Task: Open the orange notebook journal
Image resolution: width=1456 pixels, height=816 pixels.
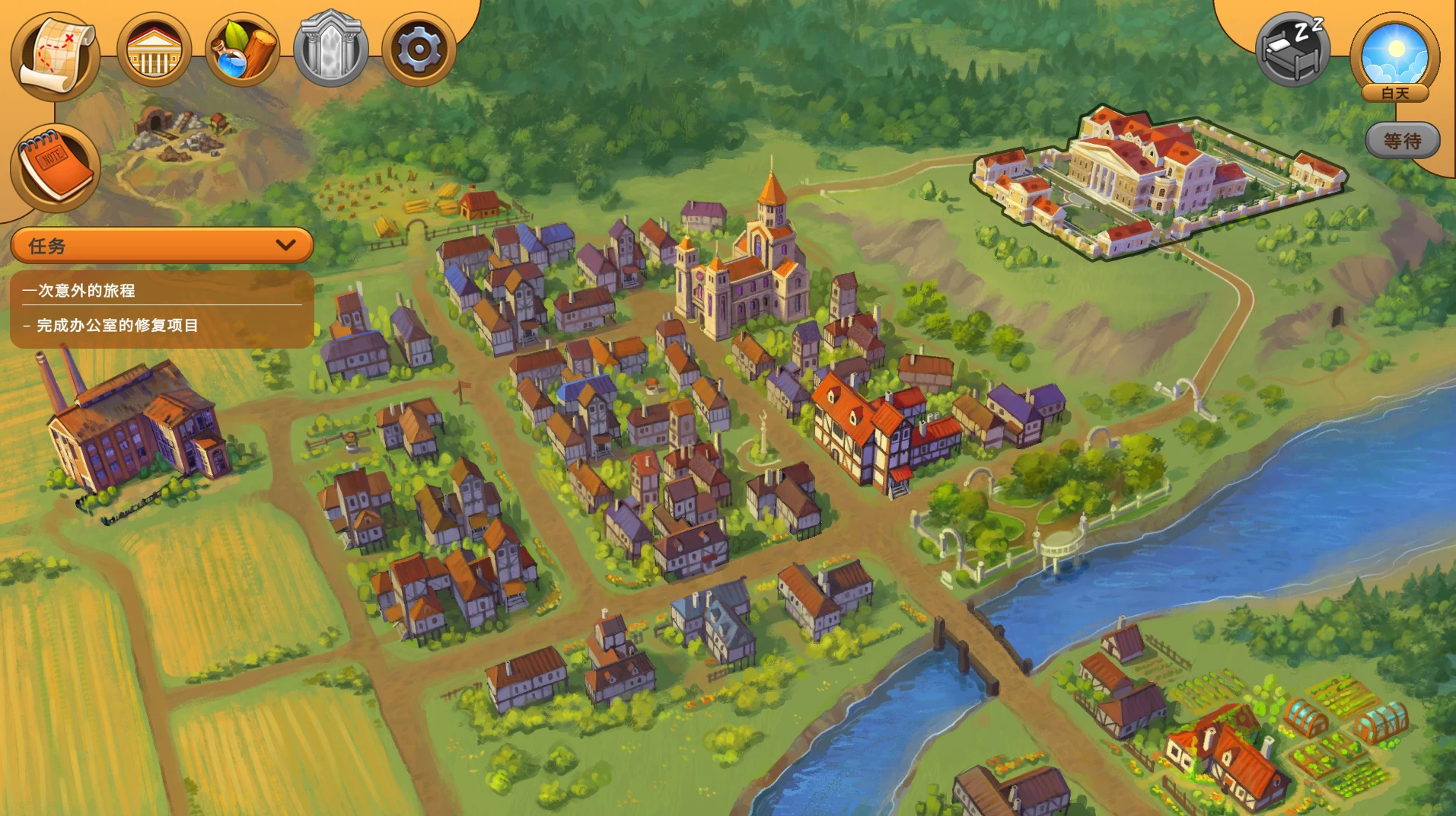Action: click(x=56, y=167)
